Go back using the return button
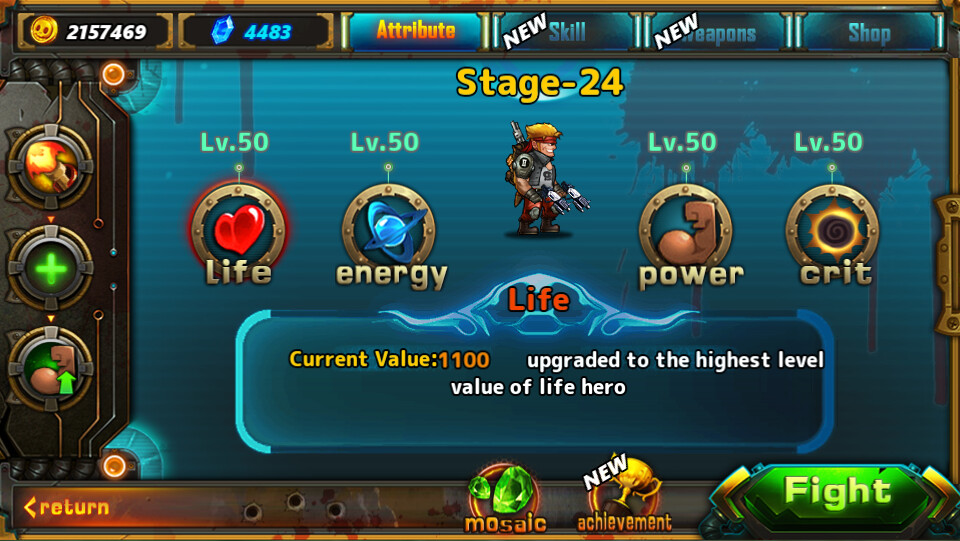The width and height of the screenshot is (960, 541). click(x=67, y=507)
